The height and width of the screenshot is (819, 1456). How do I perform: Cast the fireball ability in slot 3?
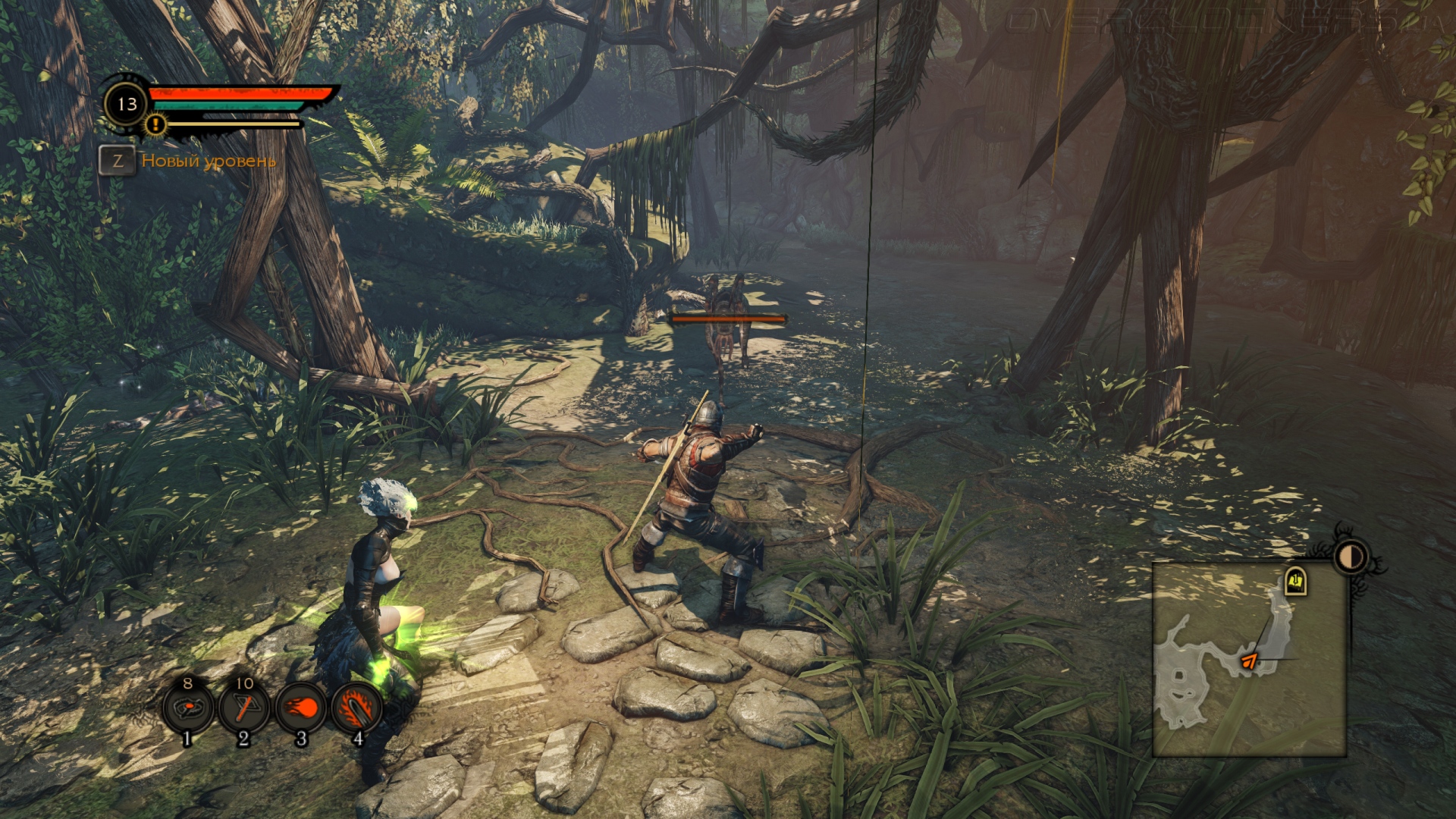point(300,708)
